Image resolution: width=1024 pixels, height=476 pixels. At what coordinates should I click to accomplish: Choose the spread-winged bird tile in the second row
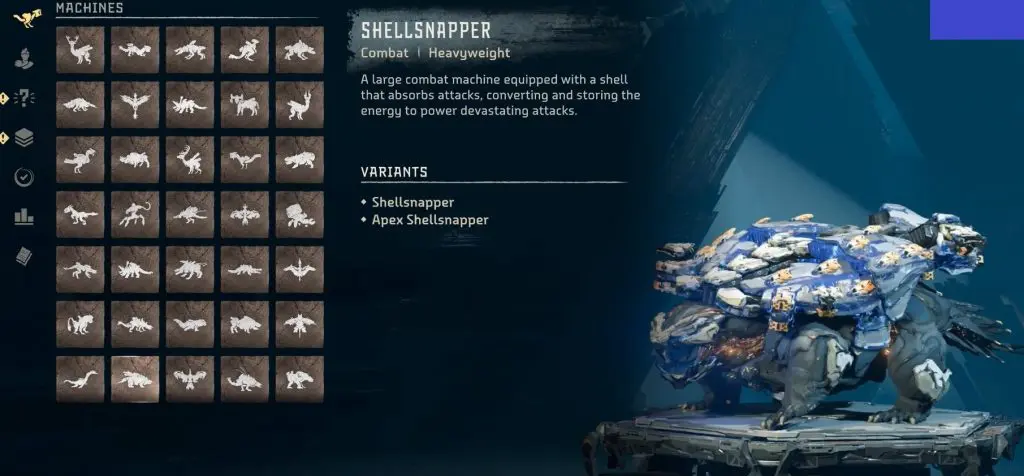point(135,104)
